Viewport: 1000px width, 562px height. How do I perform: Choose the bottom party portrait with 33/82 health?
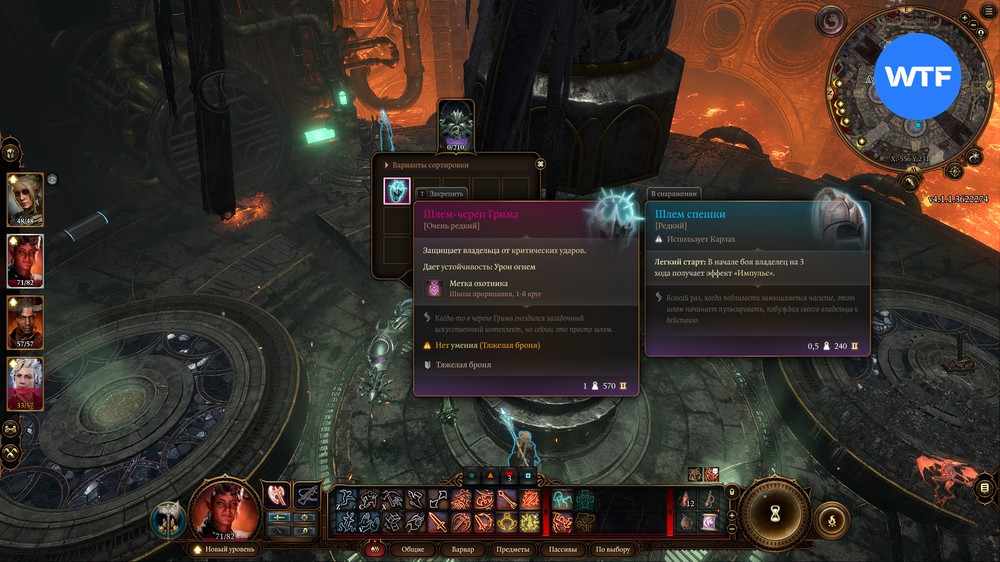[x=25, y=381]
